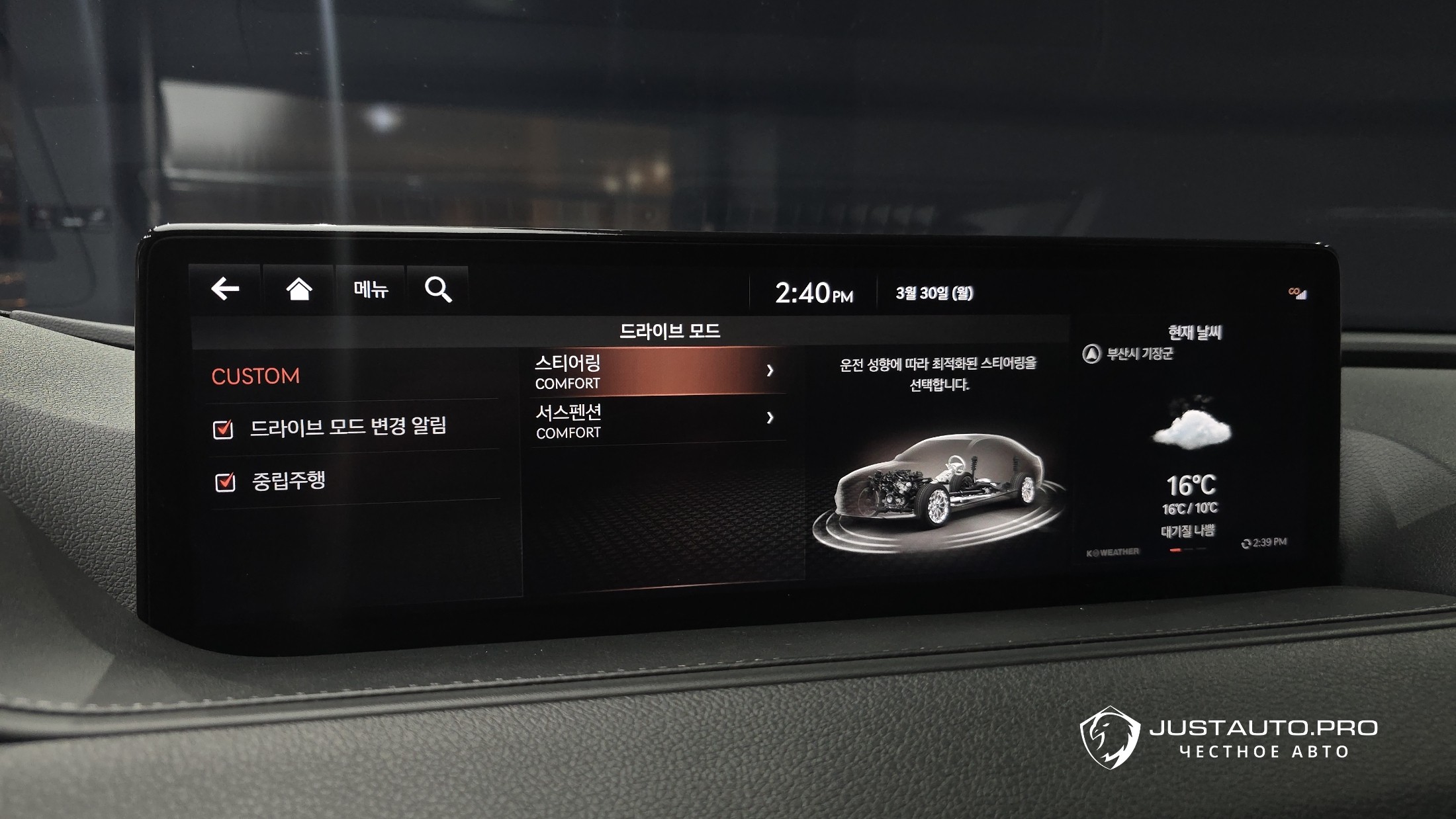Viewport: 1456px width, 819px height.
Task: Toggle the 드라이브 모드 변경 알림 checkbox
Action: tap(224, 429)
